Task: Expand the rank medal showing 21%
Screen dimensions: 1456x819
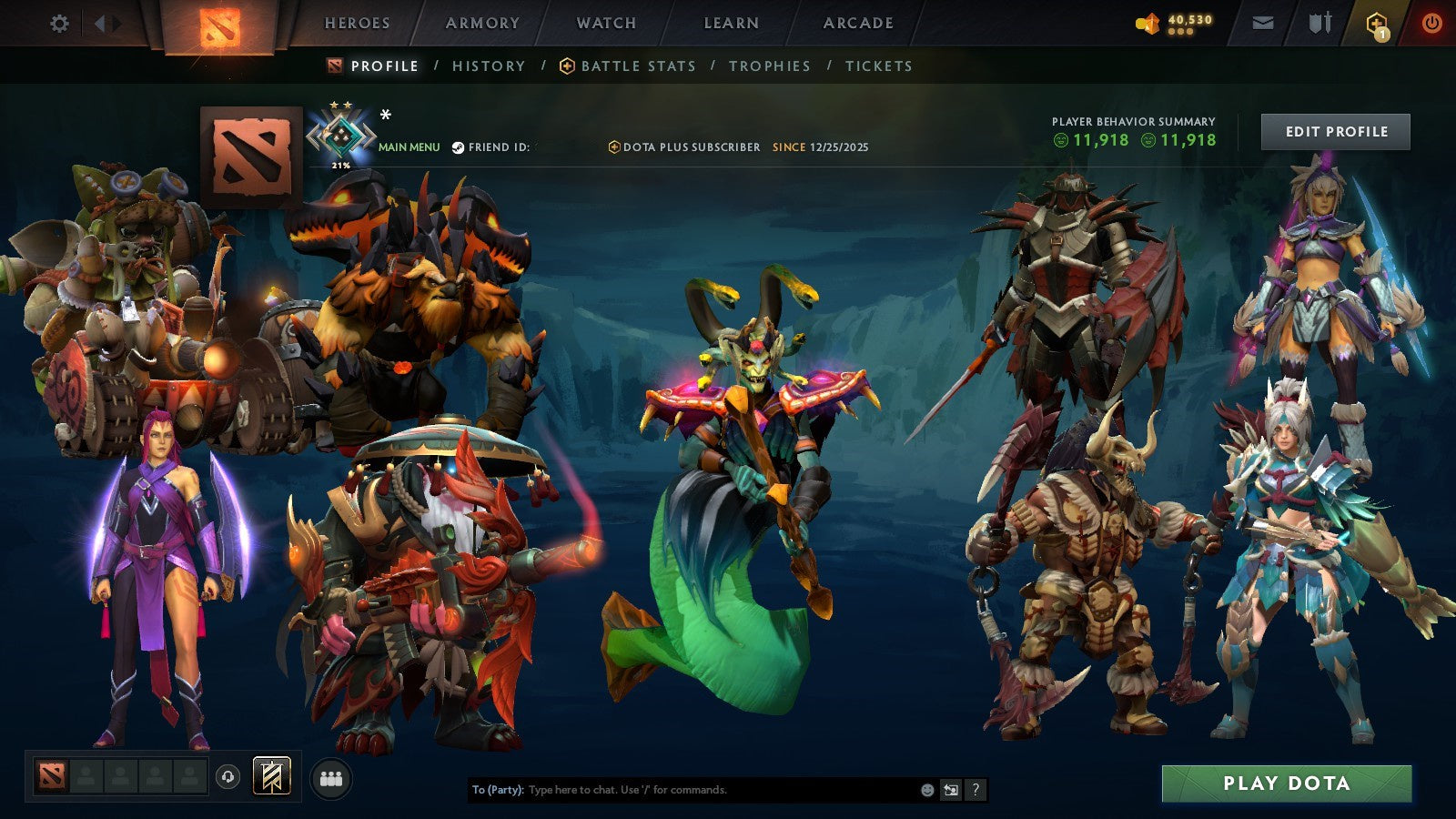Action: 341,136
